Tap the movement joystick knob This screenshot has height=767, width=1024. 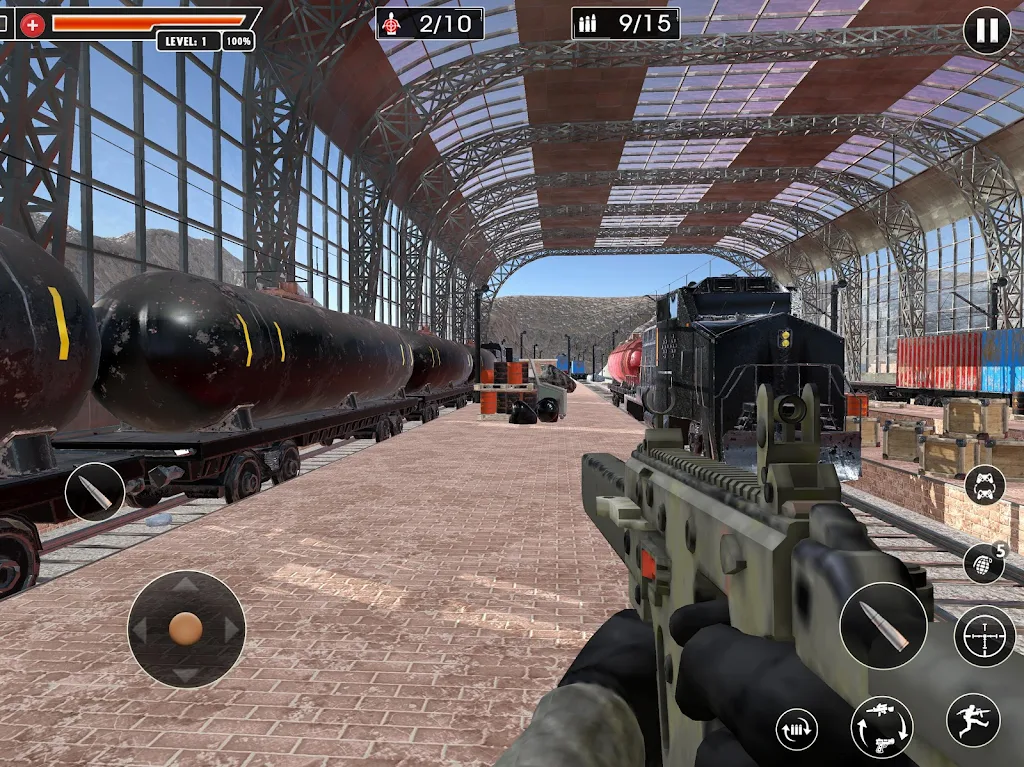point(186,628)
